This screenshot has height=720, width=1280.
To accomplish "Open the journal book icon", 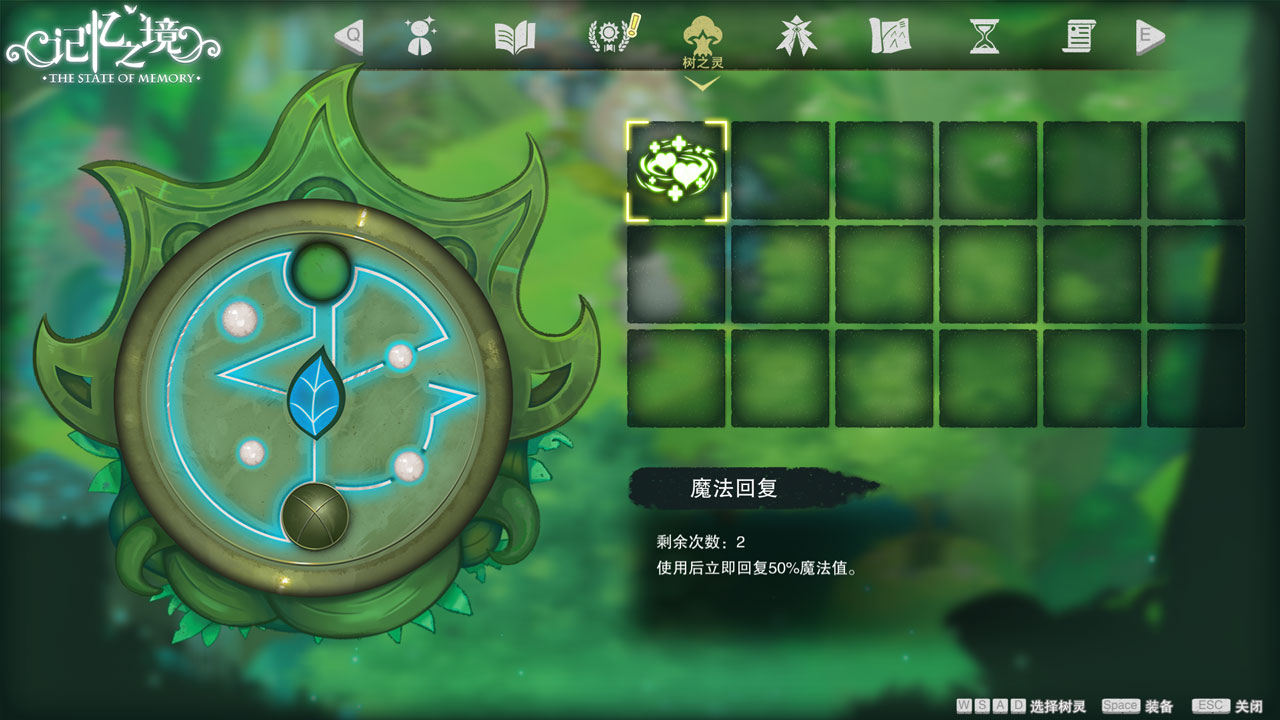I will (x=514, y=35).
